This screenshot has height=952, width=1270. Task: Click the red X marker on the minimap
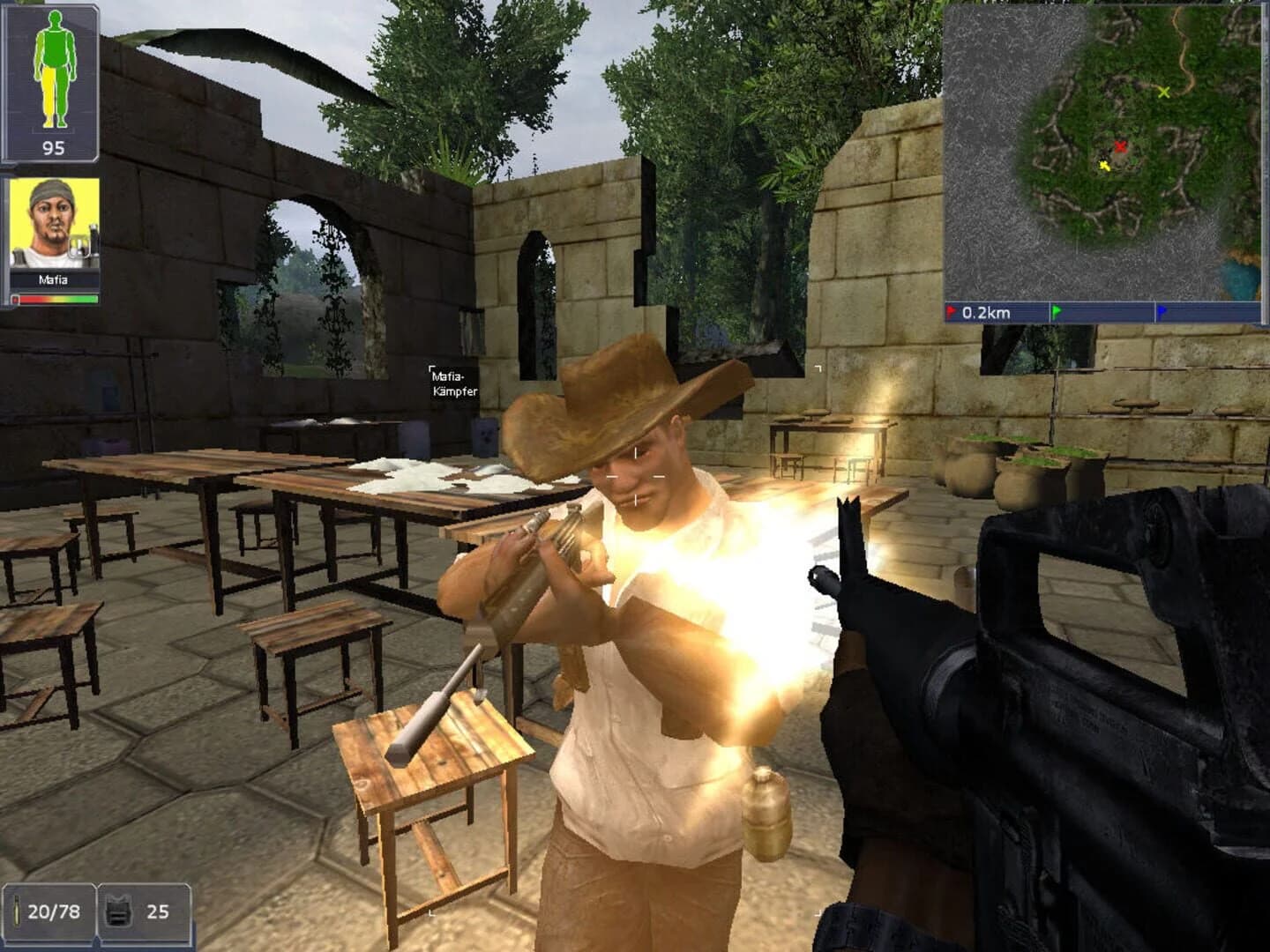point(1122,148)
